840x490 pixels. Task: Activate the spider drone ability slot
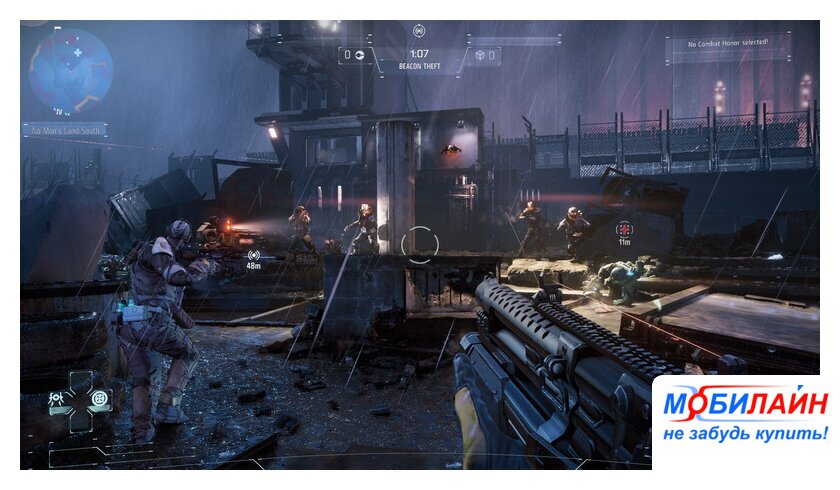57,399
